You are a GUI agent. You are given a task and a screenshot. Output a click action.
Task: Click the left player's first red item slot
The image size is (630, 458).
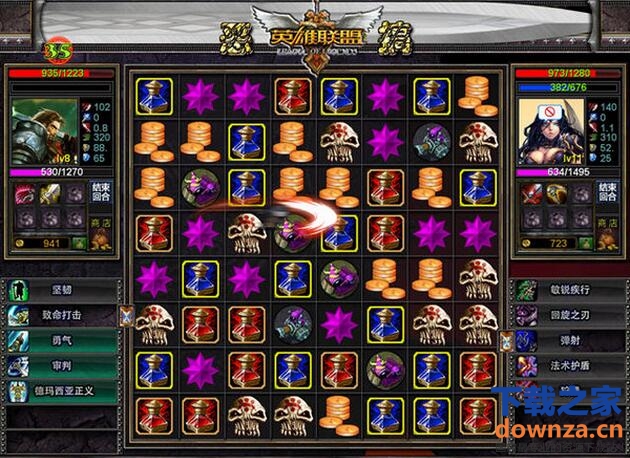coord(21,193)
